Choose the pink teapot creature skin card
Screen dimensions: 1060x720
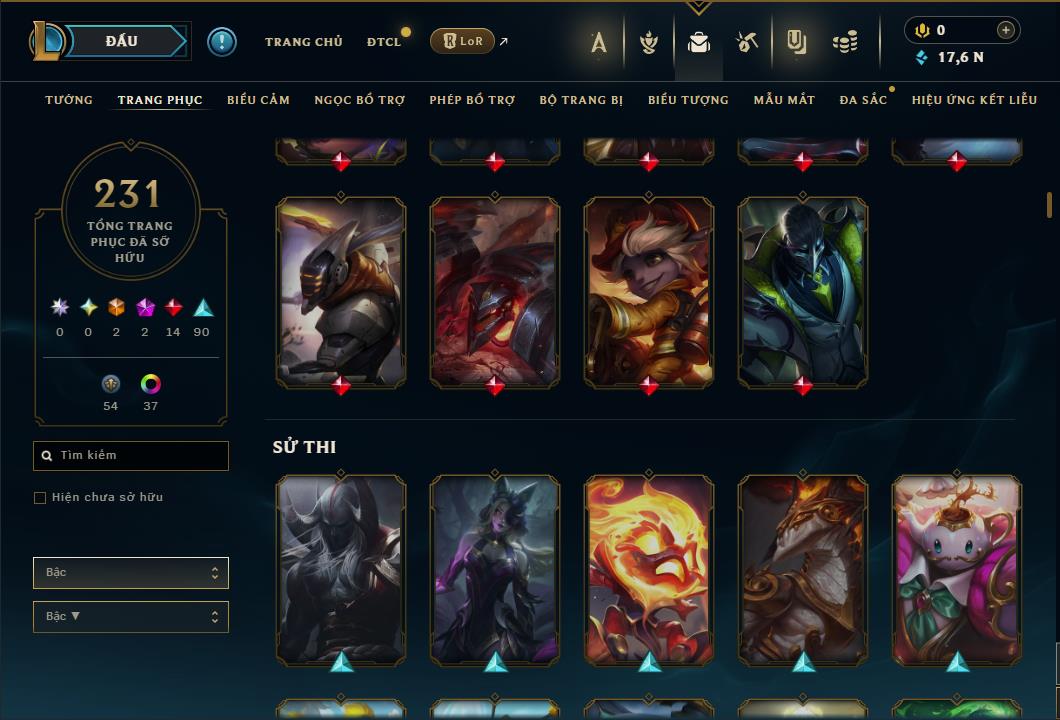coord(957,570)
